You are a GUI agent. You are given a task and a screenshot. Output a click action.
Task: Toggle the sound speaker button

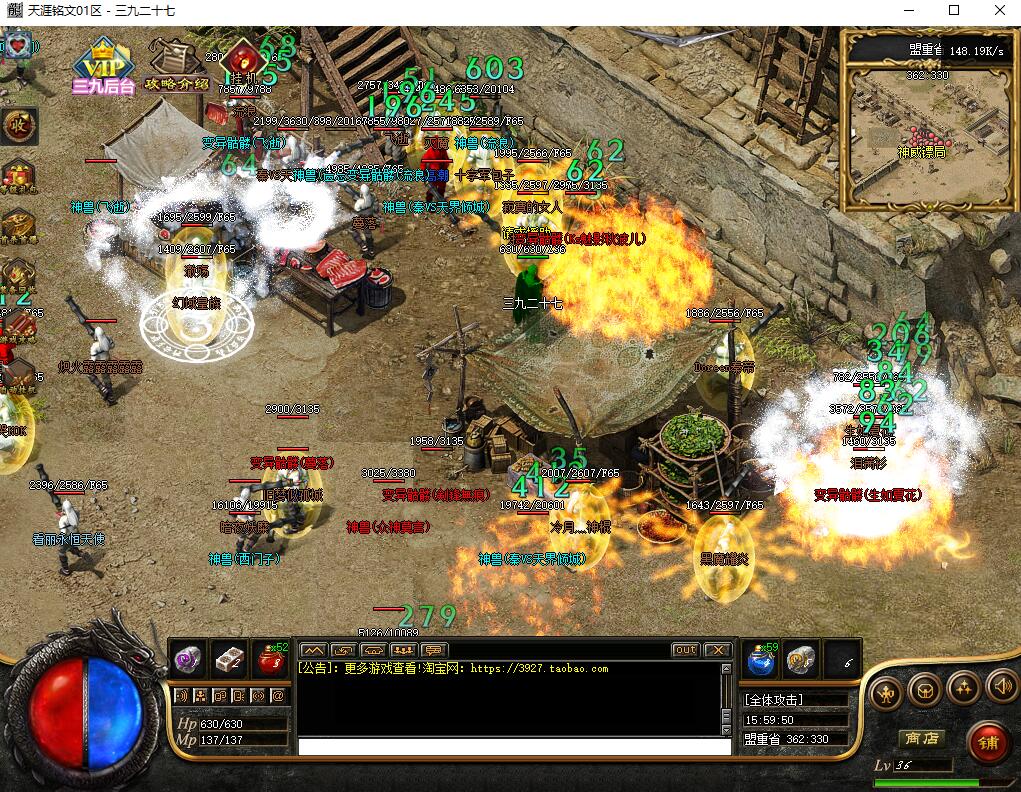pos(1001,688)
